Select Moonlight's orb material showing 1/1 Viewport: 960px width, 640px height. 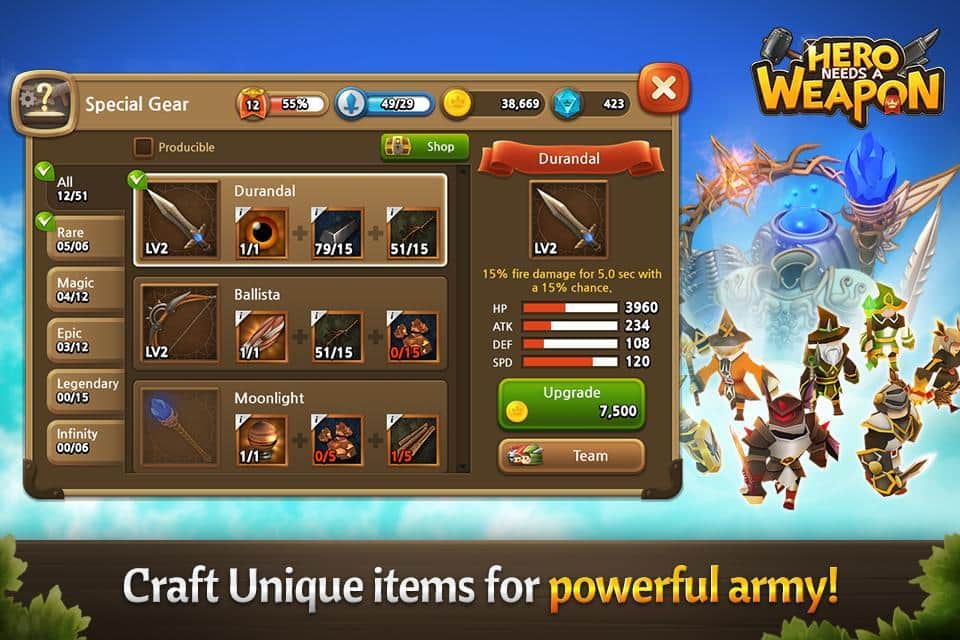pos(260,440)
